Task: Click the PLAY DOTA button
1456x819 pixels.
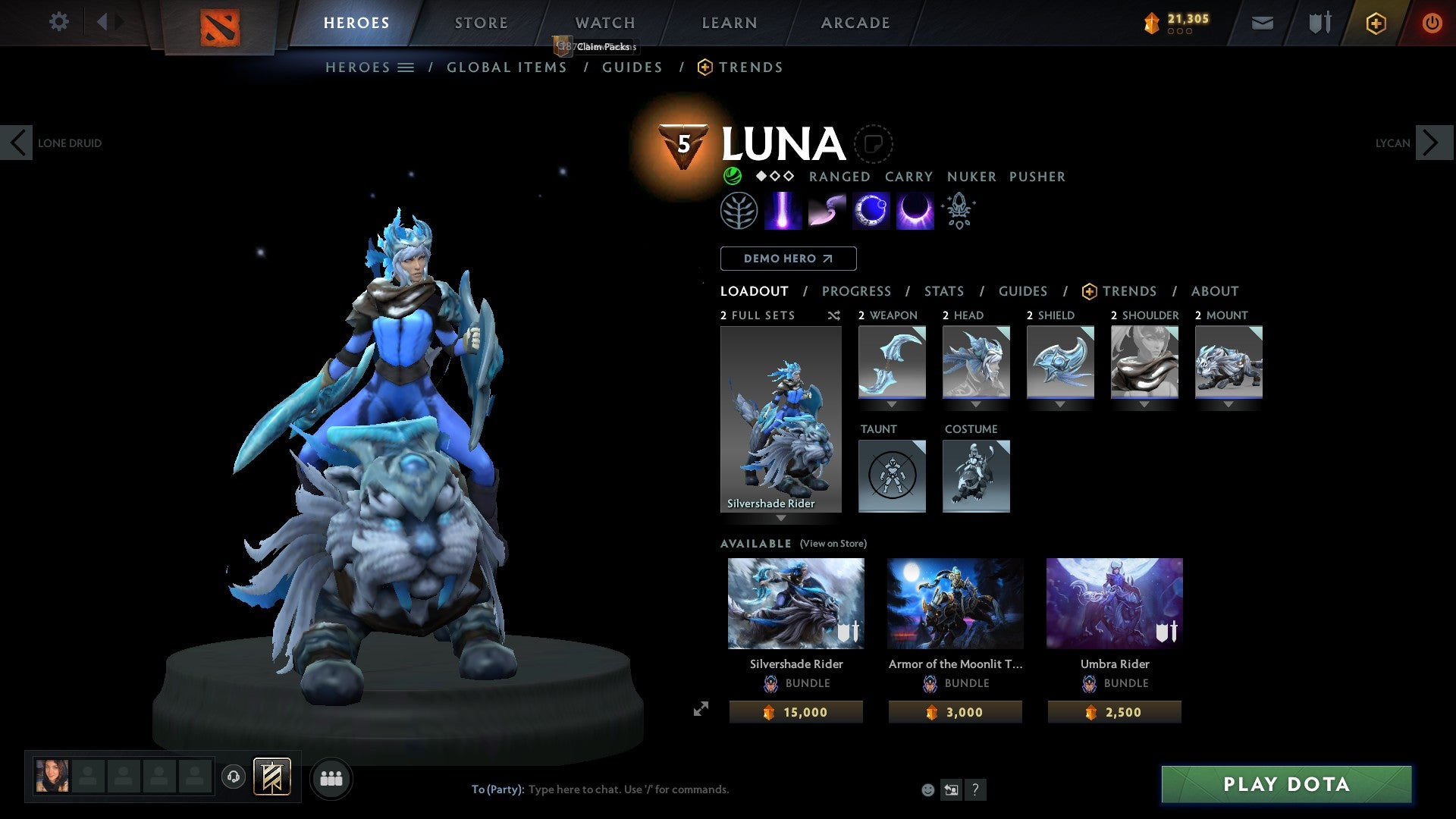Action: coord(1283,785)
